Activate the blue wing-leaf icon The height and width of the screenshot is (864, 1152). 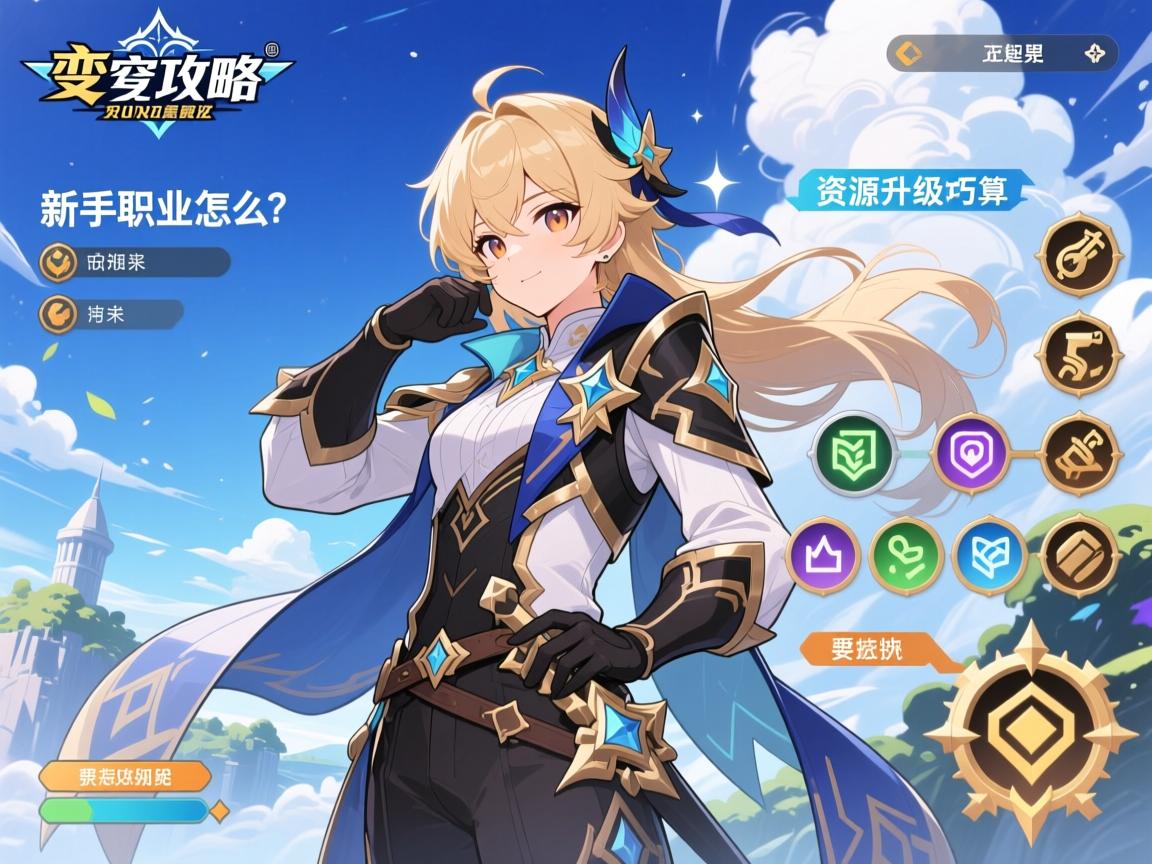pyautogui.click(x=990, y=555)
